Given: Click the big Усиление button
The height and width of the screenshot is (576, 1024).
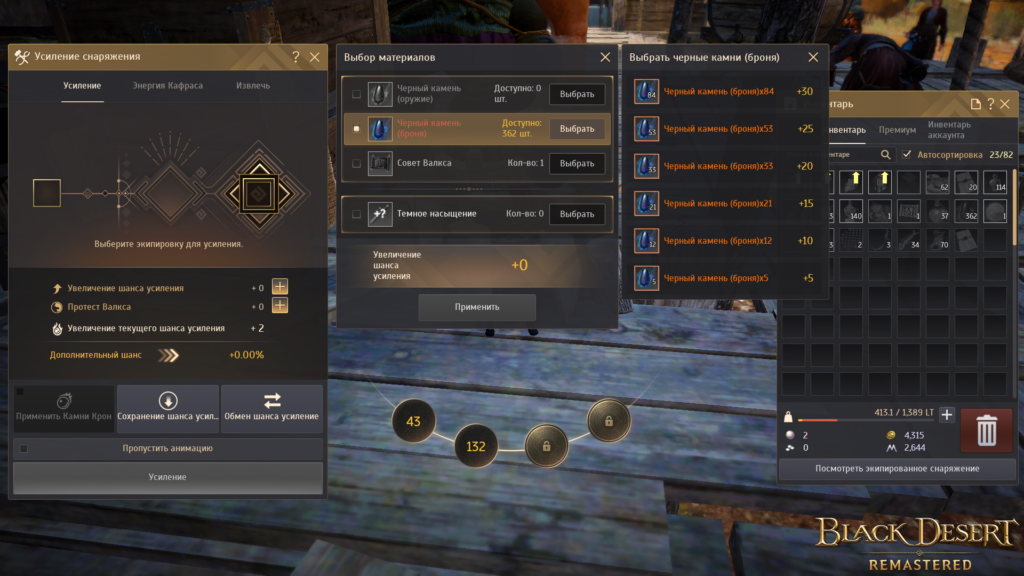Looking at the screenshot, I should [168, 477].
